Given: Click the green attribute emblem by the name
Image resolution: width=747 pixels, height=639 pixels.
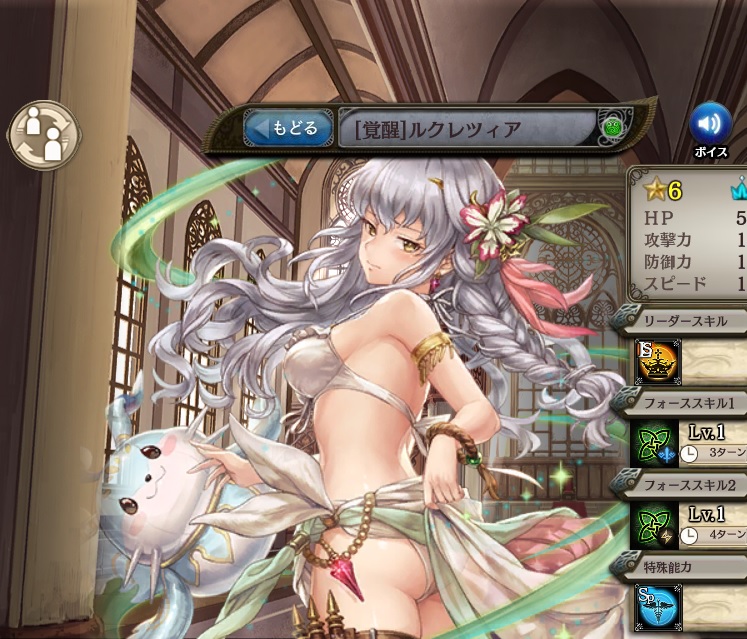Looking at the screenshot, I should point(612,128).
